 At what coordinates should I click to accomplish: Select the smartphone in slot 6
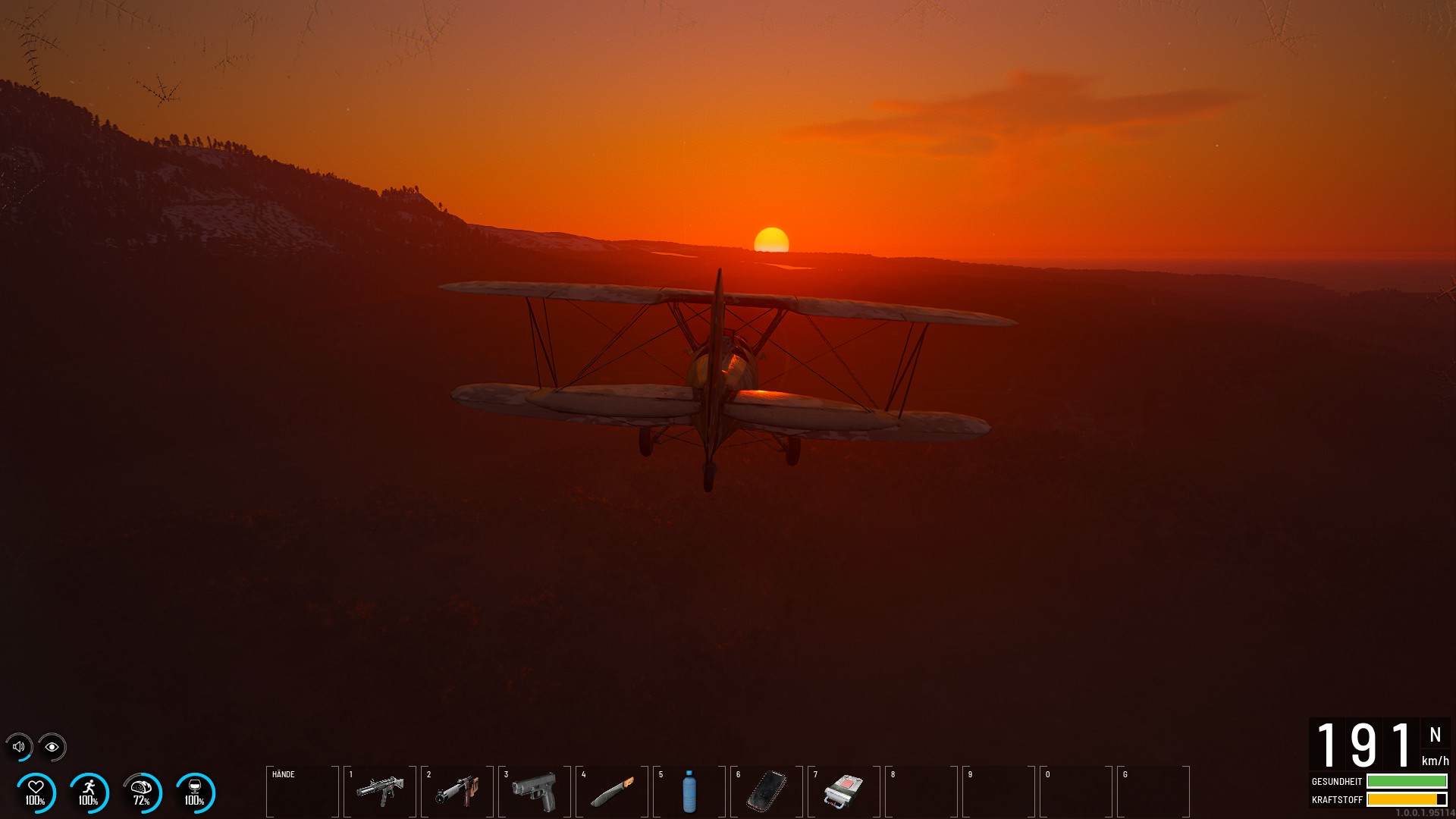(x=767, y=792)
